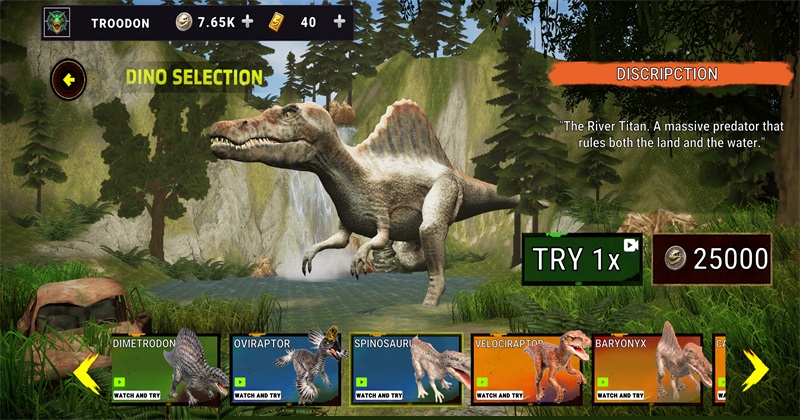The height and width of the screenshot is (420, 800).
Task: Show more dinosaurs with the right chevron
Action: [x=755, y=370]
